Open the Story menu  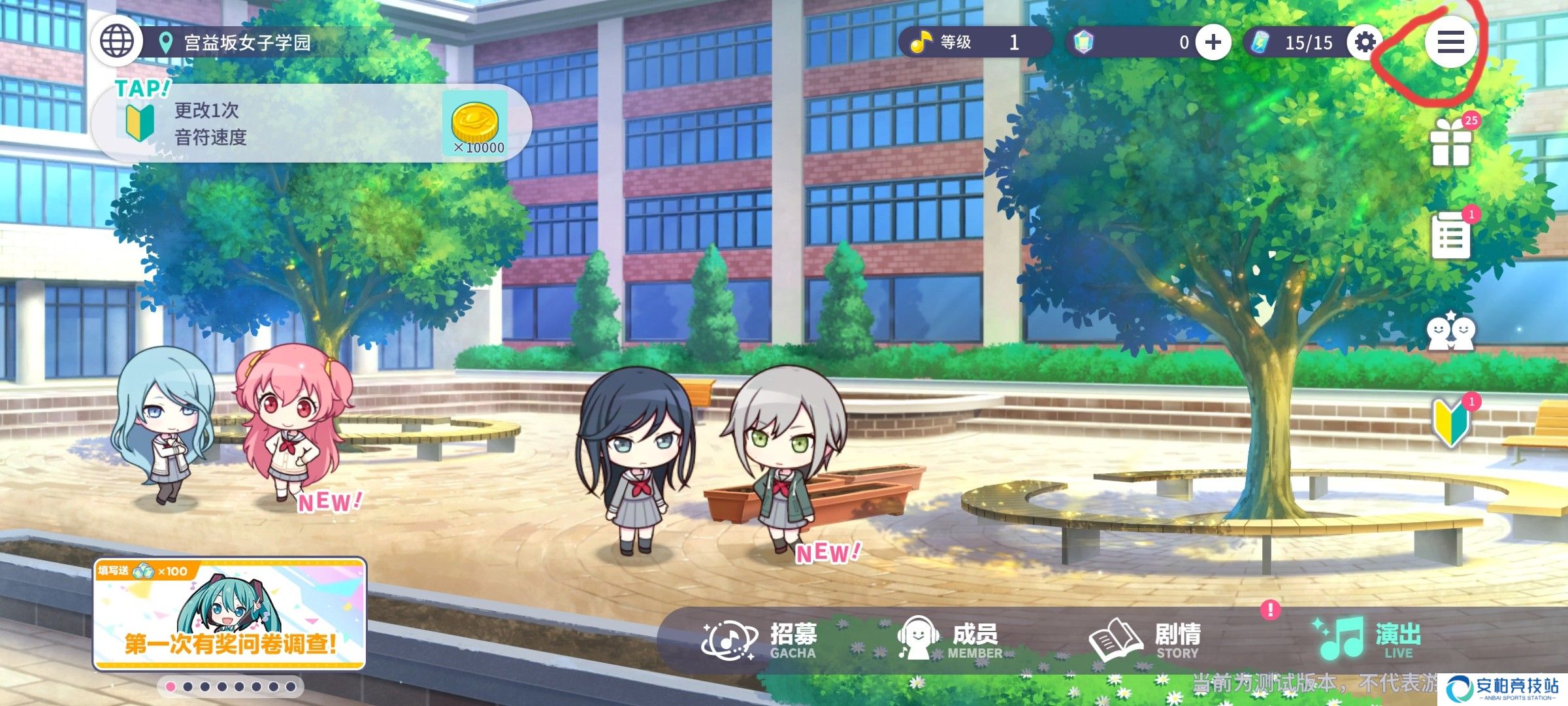tap(1145, 639)
